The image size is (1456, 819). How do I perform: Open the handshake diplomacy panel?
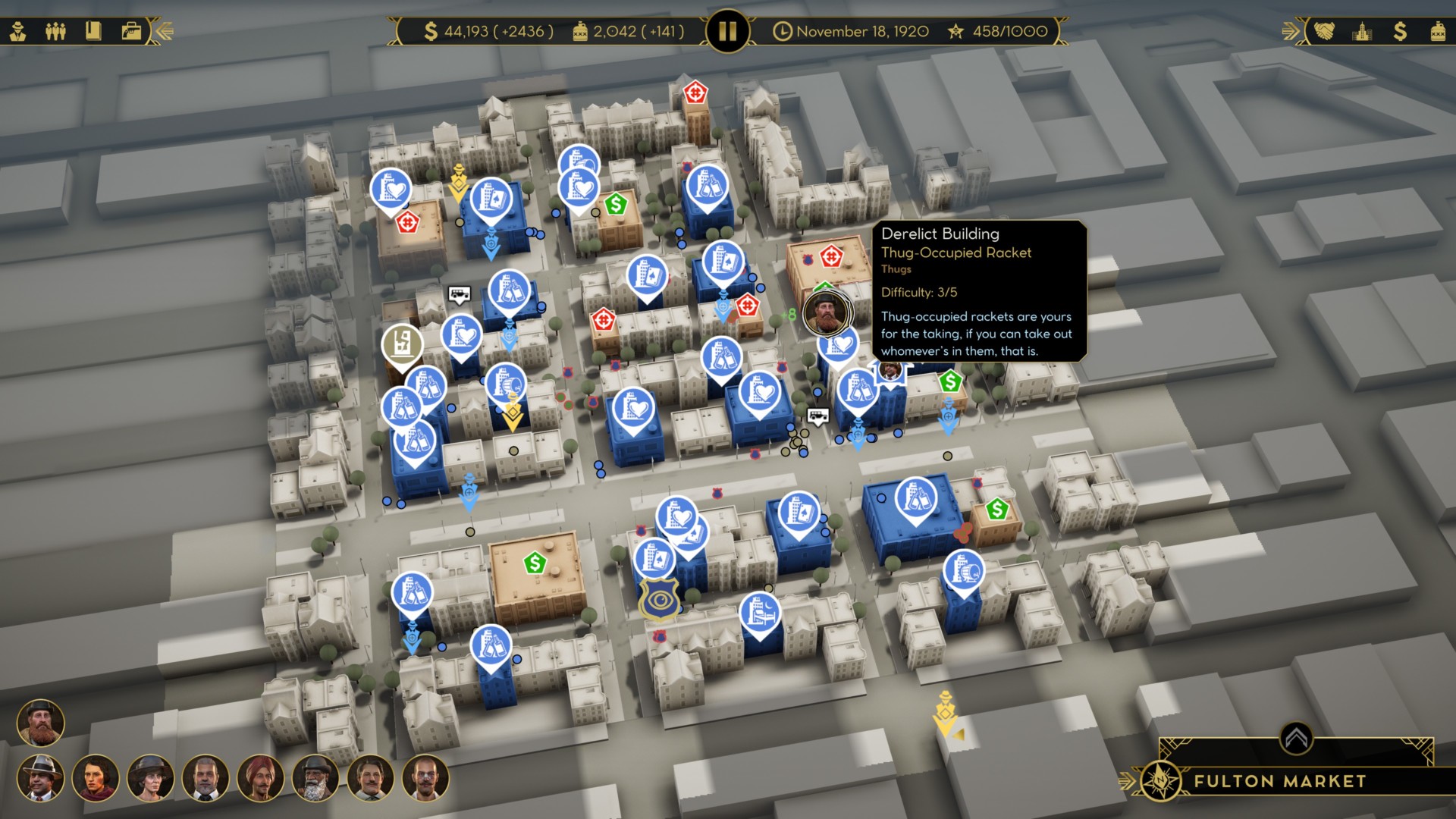pos(1324,31)
